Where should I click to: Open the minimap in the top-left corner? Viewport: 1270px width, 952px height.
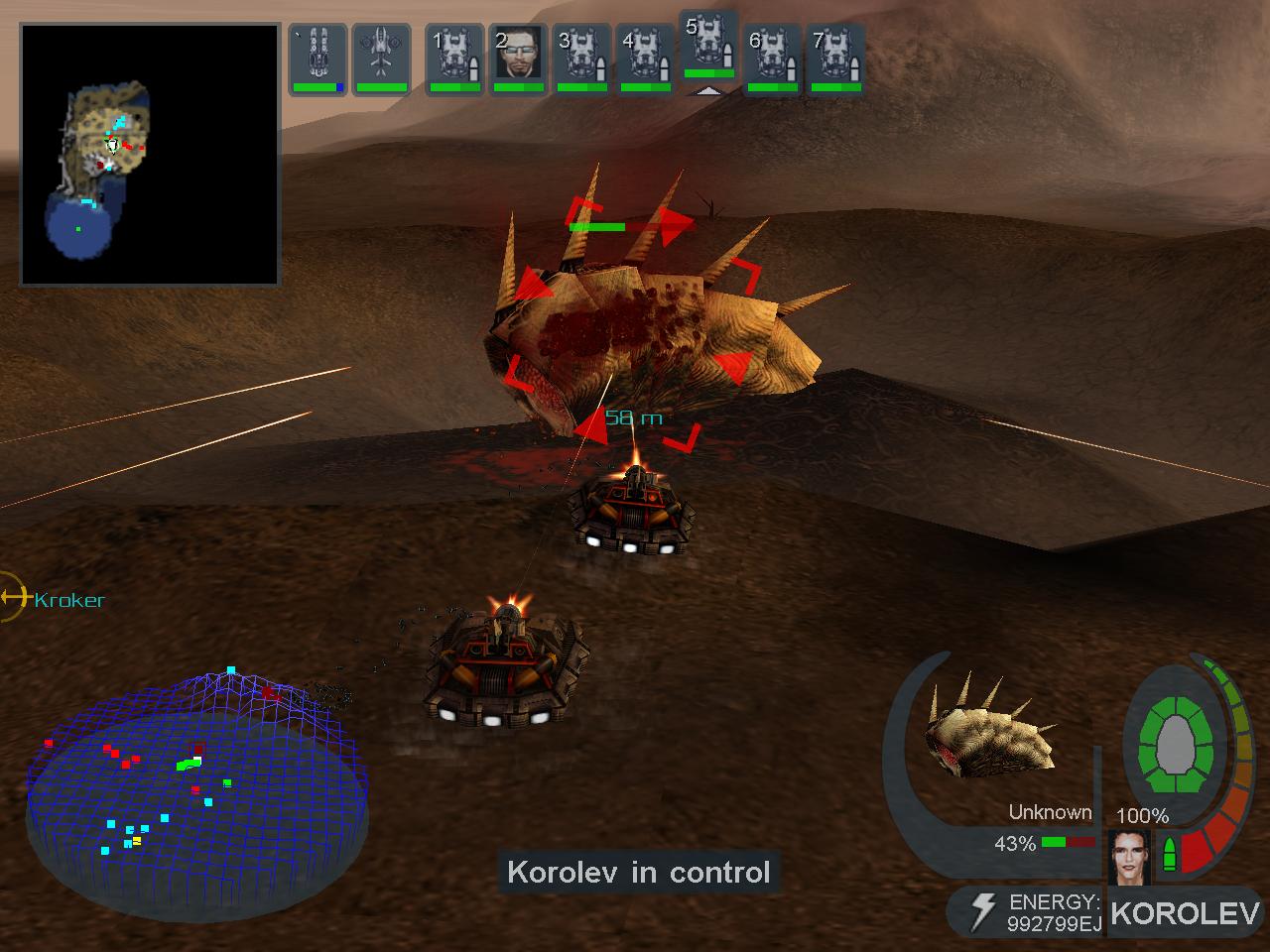149,154
